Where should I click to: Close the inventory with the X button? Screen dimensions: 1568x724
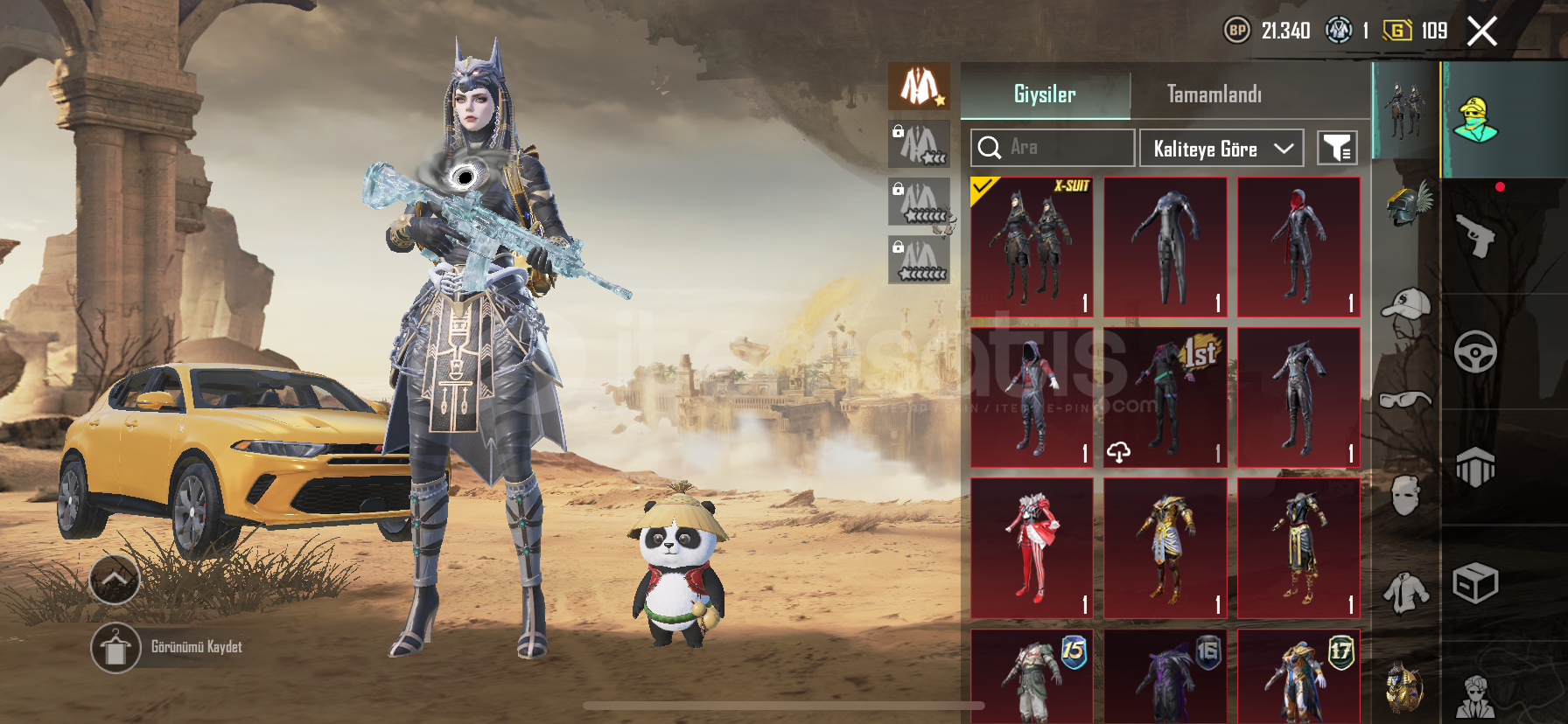pos(1482,32)
